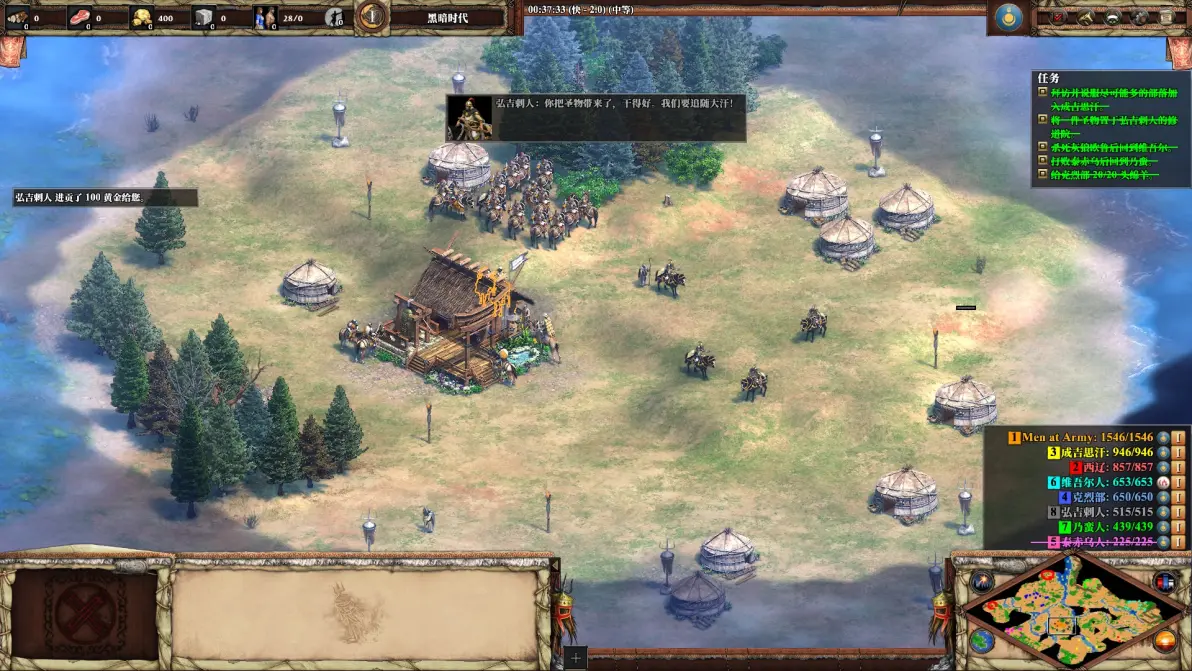Viewport: 1192px width, 671px height.
Task: Toggle the red and blue player-colours button
Action: (x=1163, y=582)
